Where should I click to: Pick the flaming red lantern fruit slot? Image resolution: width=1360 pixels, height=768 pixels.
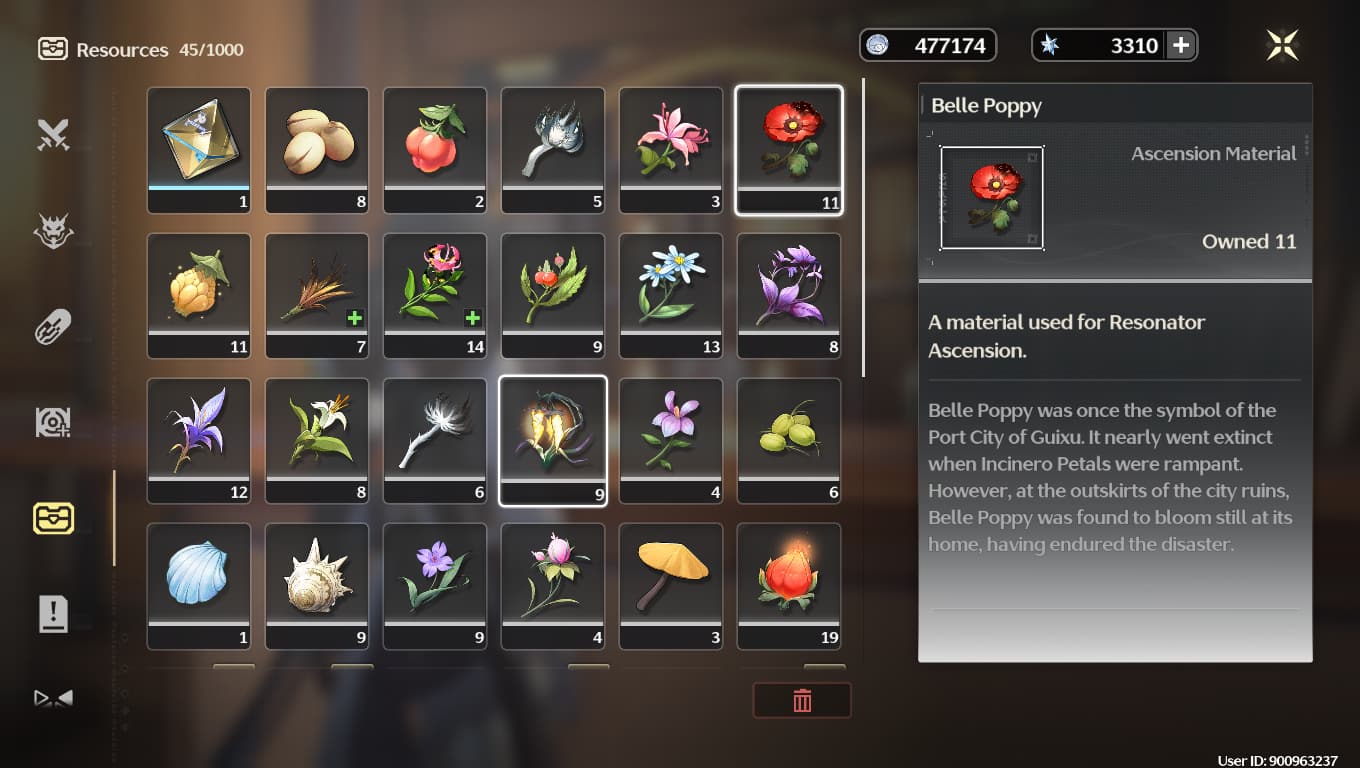tap(789, 586)
